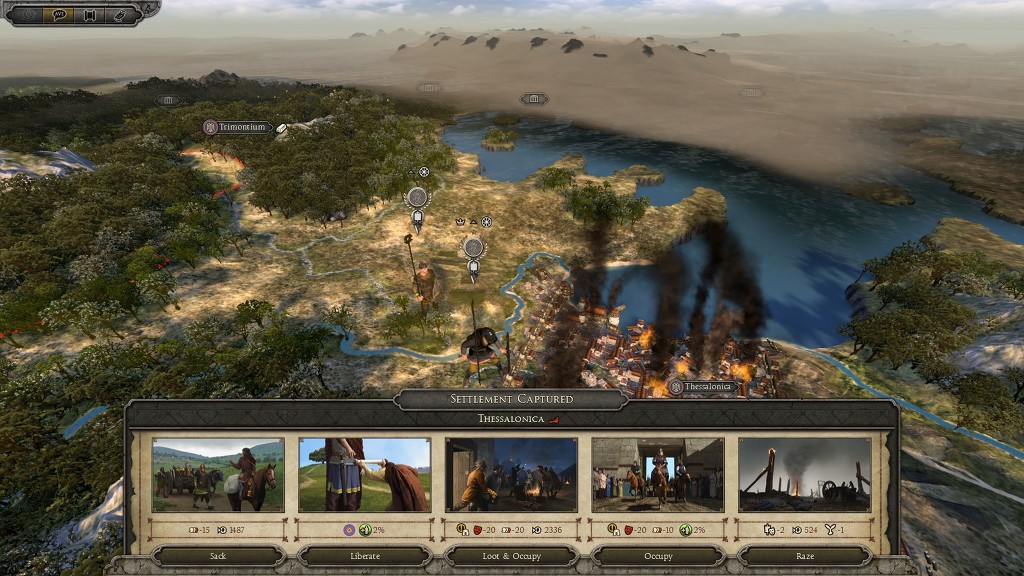Open the laurel wreath icon in top toolbar
Screen dimensions: 1024x576
pyautogui.click(x=27, y=15)
